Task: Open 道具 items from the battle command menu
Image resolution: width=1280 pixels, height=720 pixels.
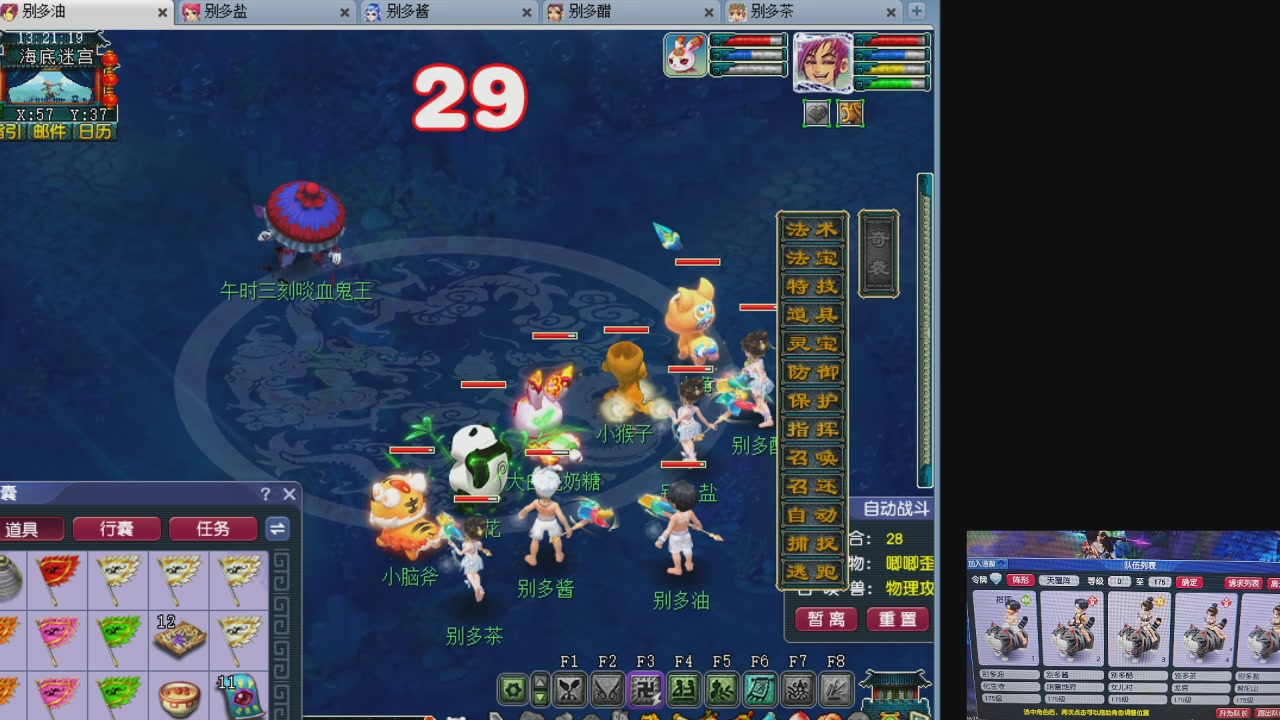Action: coord(812,314)
